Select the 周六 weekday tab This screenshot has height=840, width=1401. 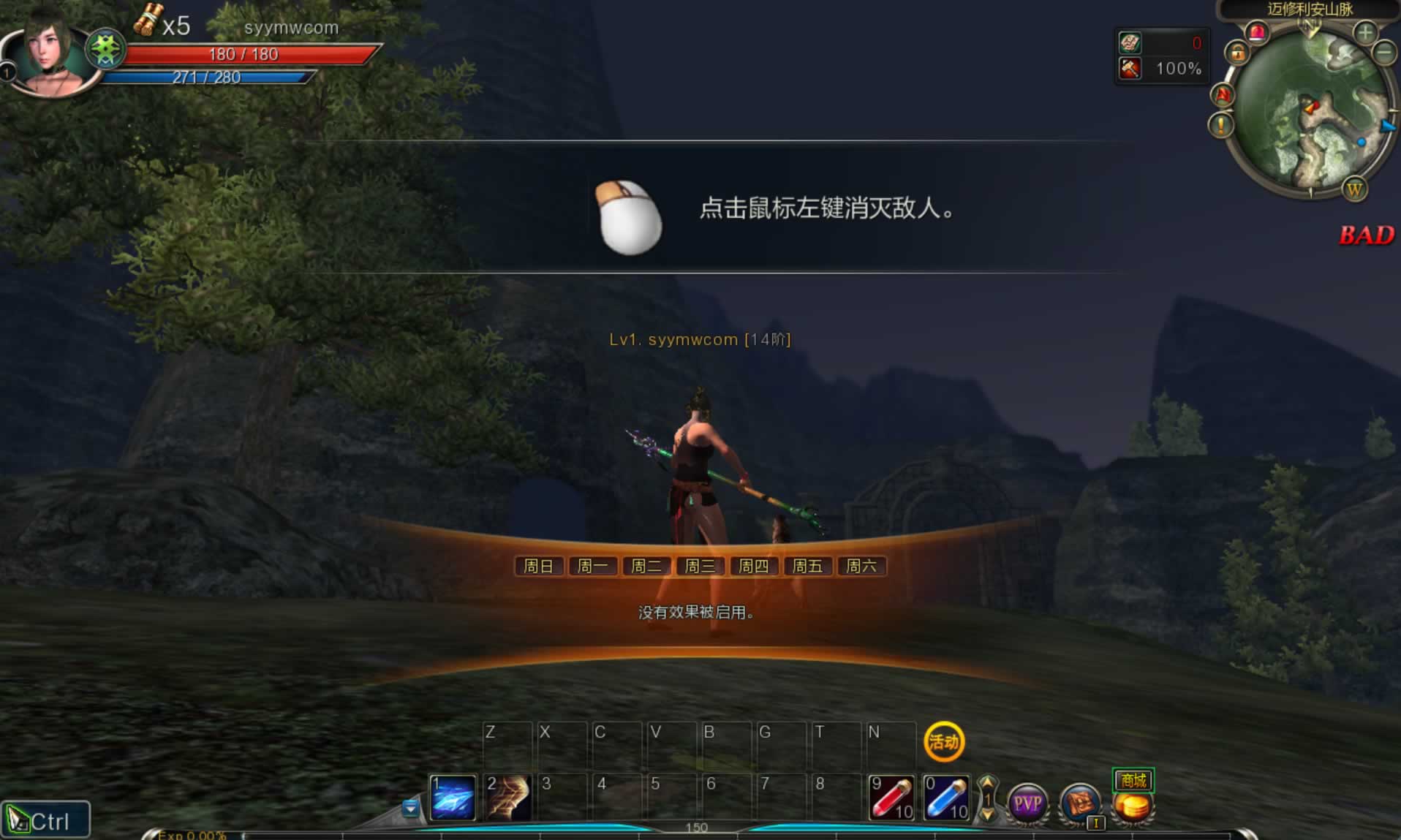tap(861, 566)
